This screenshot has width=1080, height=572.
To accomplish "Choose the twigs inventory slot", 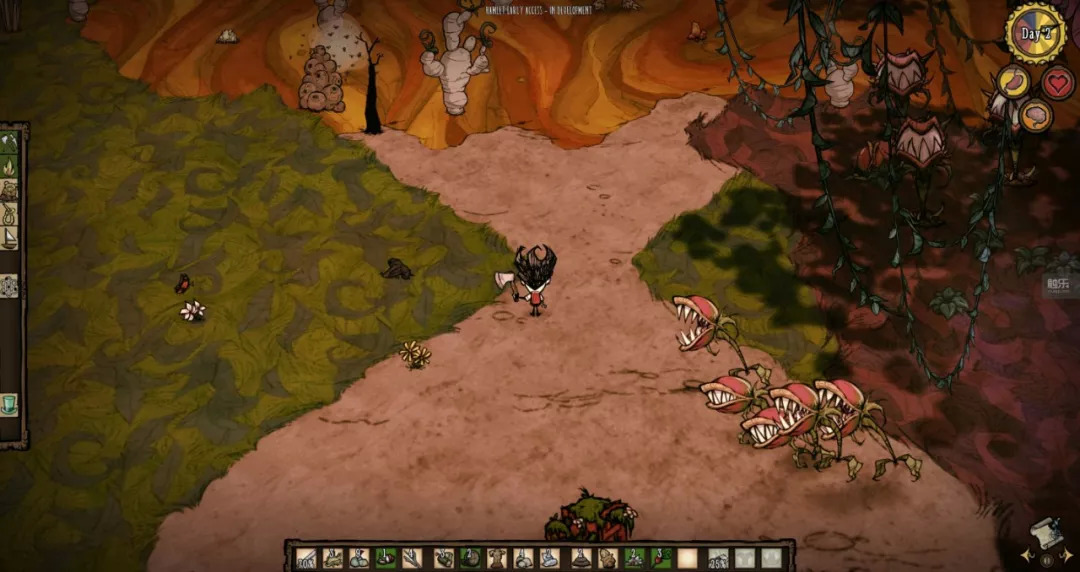I will (411, 558).
